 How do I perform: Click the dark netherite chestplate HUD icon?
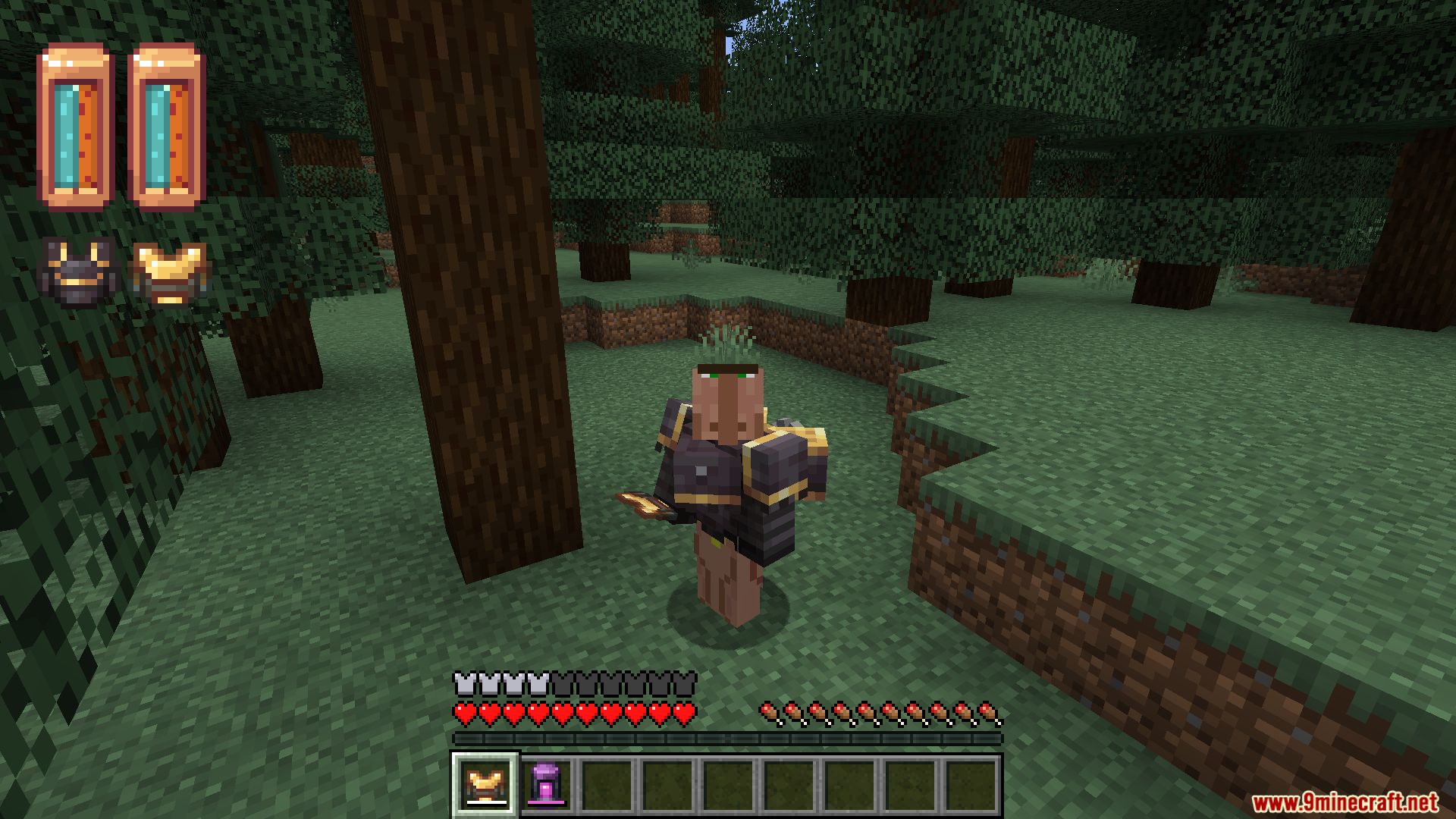pos(79,271)
